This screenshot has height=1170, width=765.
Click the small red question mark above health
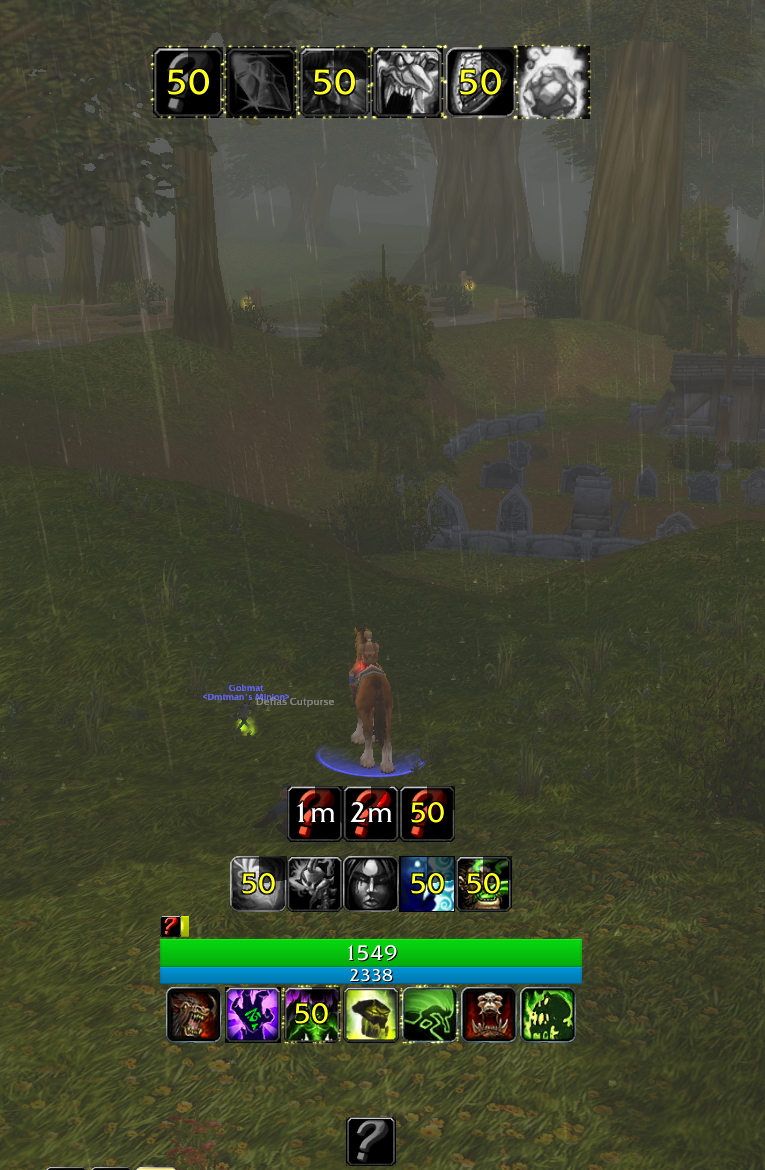pos(169,927)
